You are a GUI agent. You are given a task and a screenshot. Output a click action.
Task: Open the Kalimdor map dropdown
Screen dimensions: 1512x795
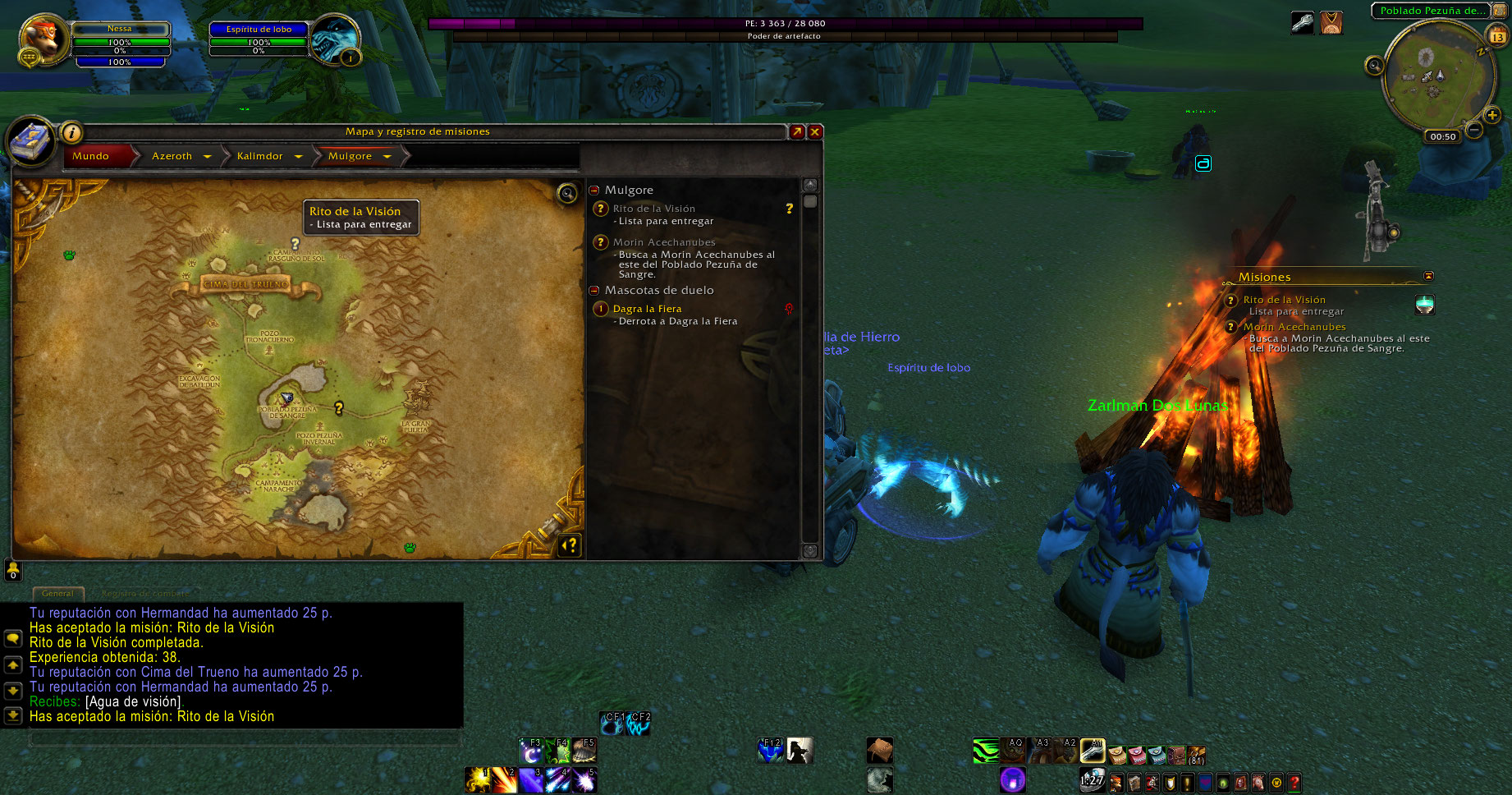[x=298, y=156]
